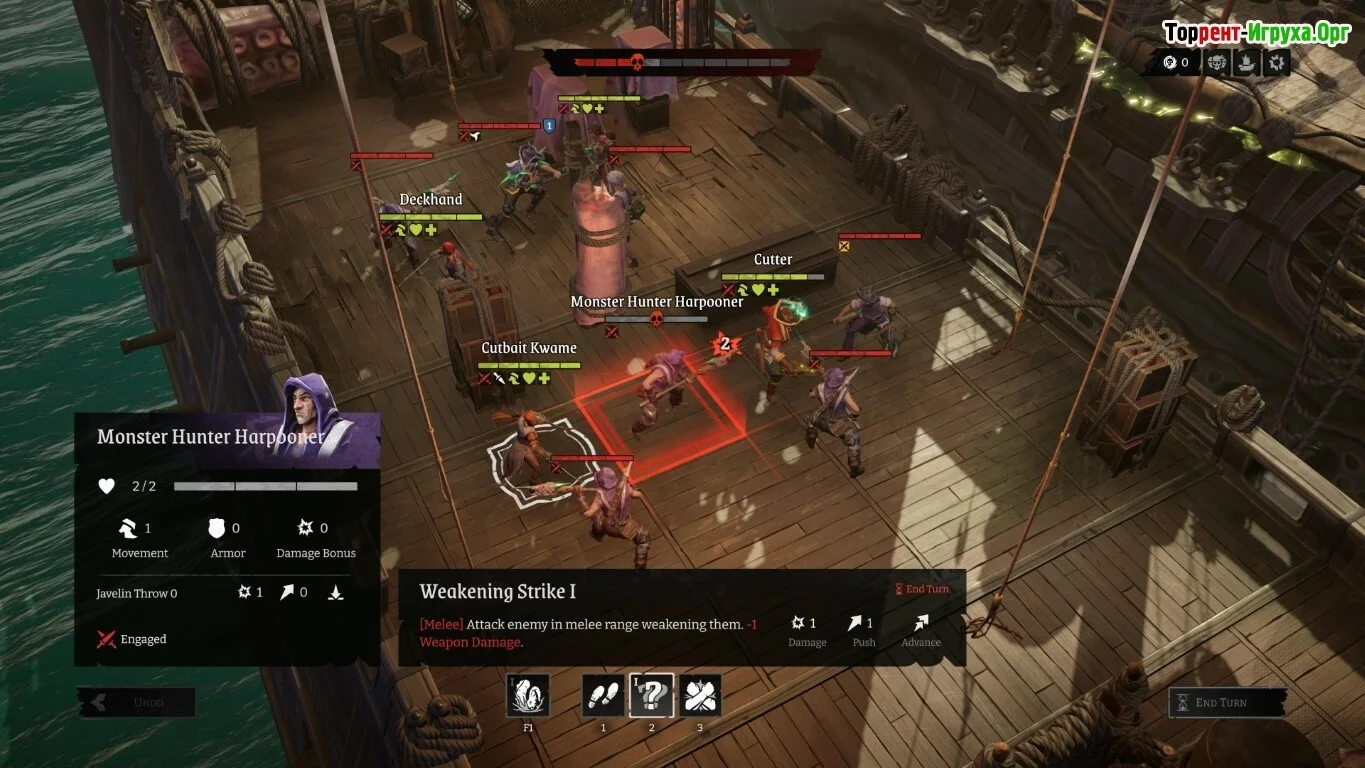Choose the crossed fists ability
The height and width of the screenshot is (768, 1365).
coord(700,695)
